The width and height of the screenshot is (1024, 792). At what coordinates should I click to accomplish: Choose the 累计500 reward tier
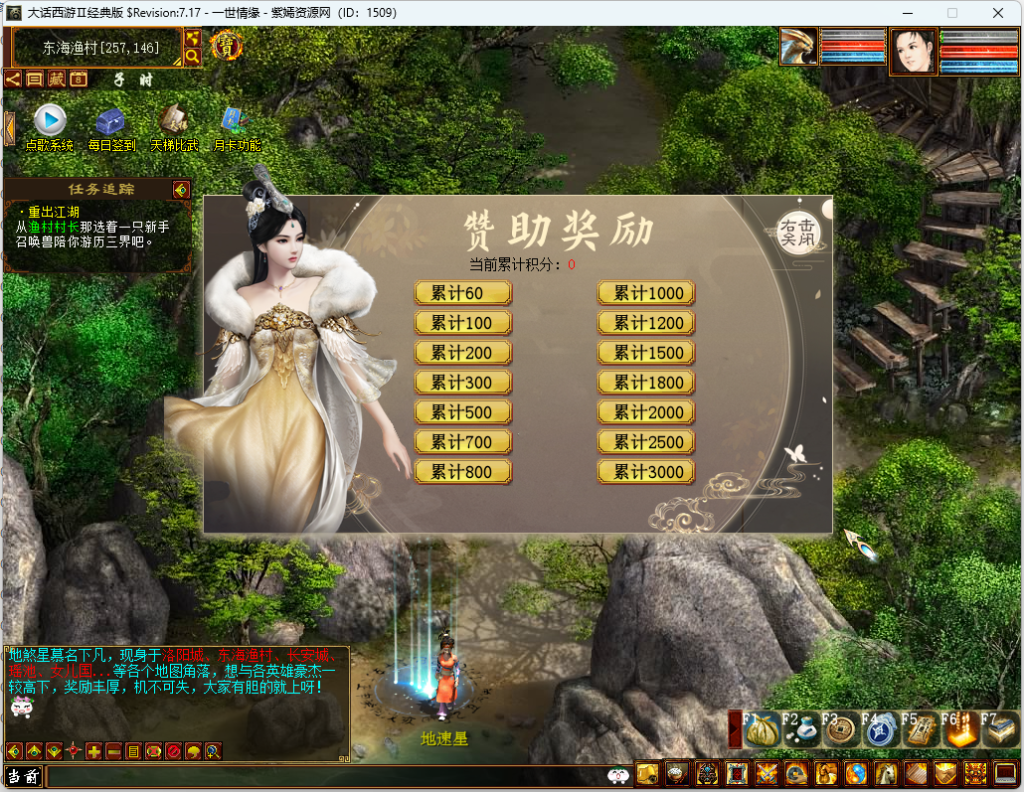(462, 412)
